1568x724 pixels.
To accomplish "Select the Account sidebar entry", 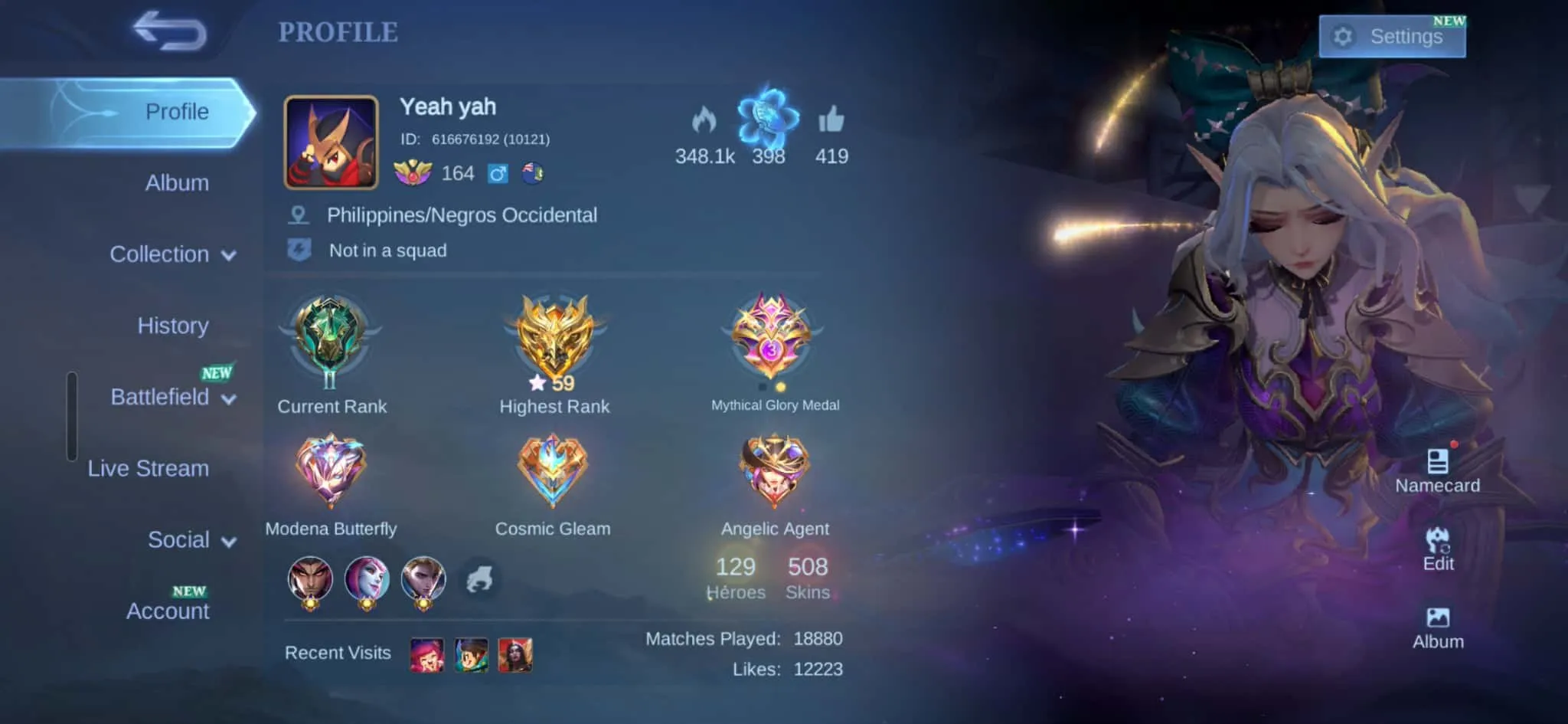I will click(x=167, y=611).
